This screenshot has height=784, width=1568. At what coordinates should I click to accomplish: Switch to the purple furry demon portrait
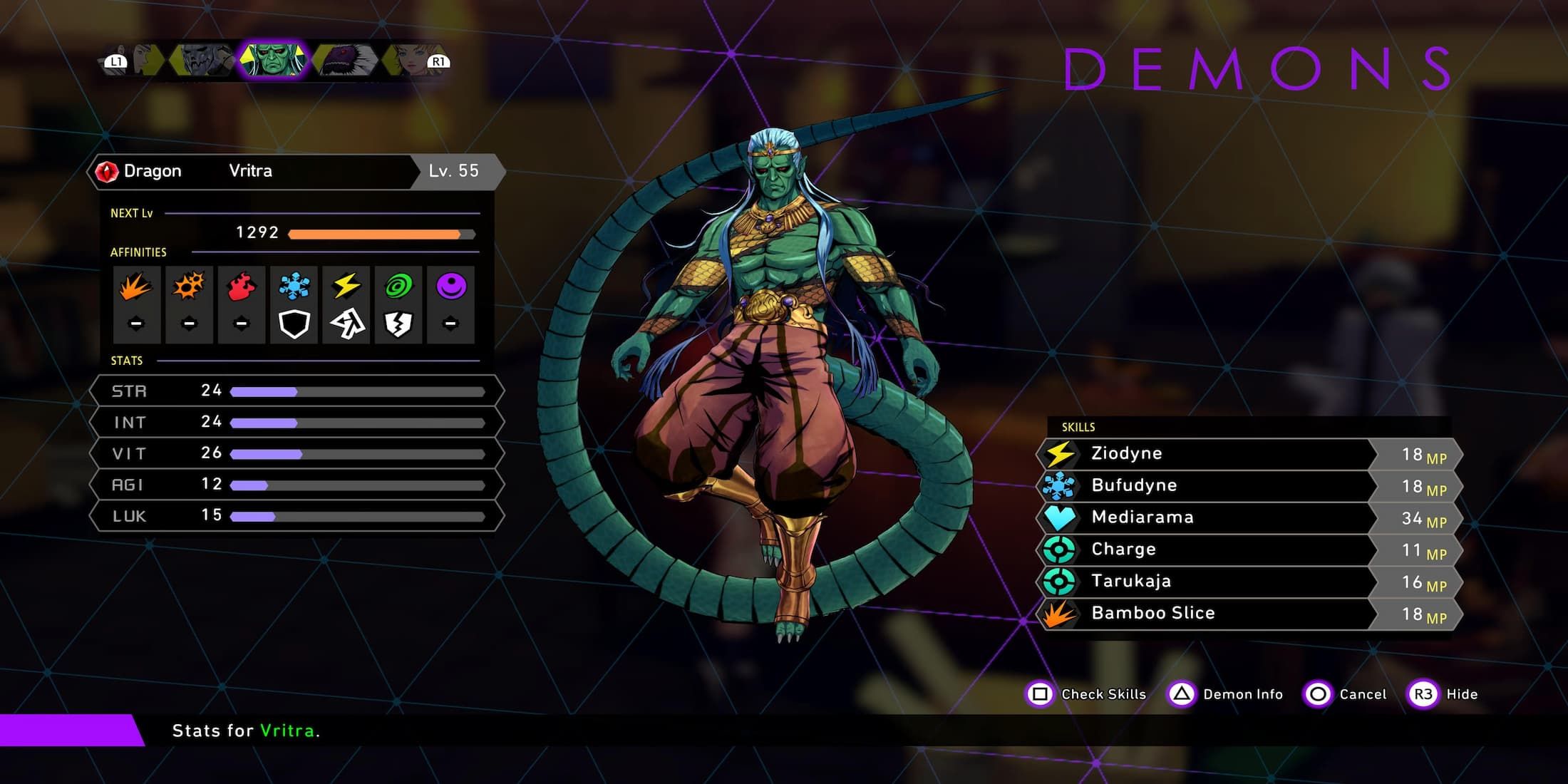point(346,60)
